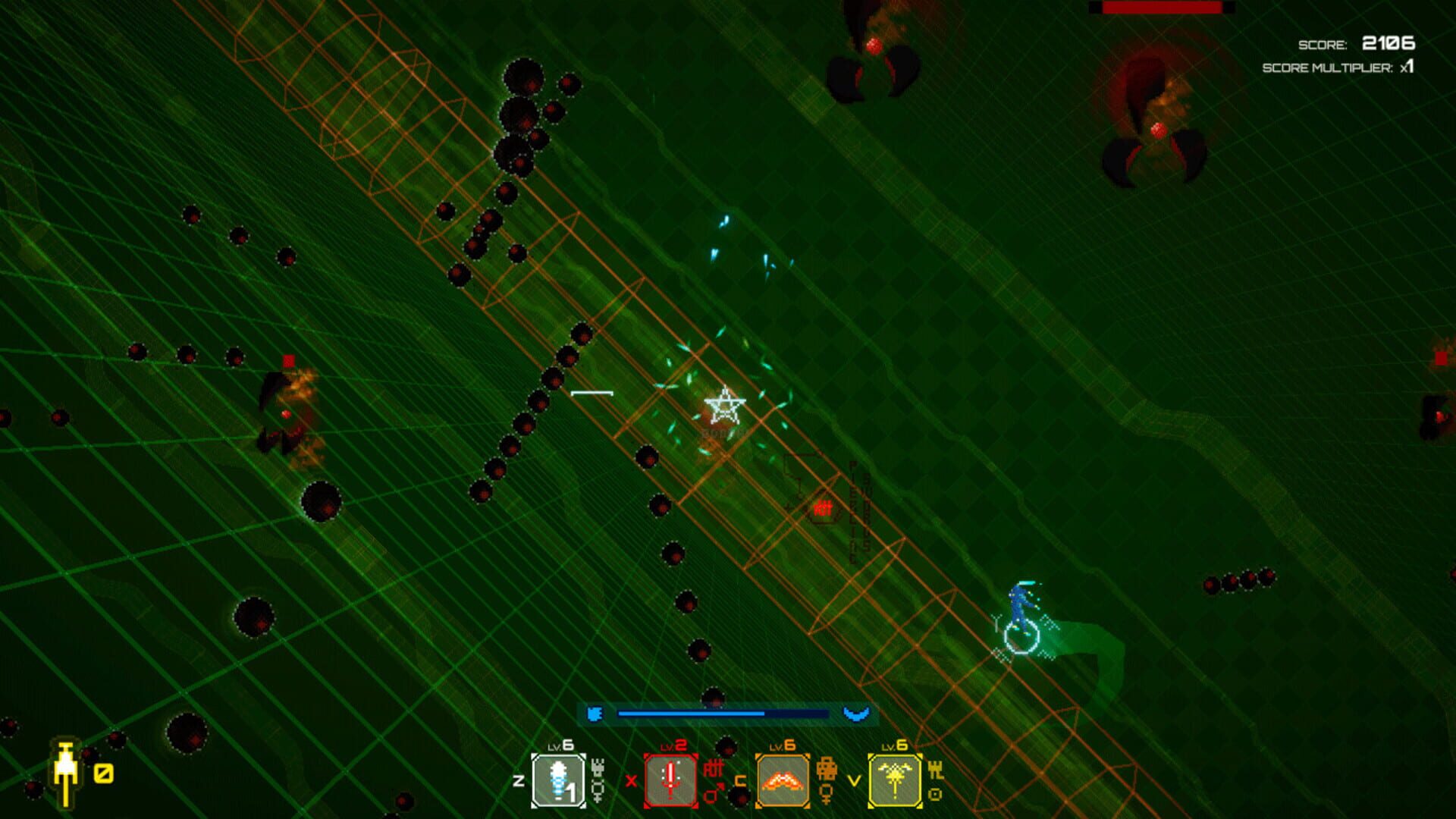The width and height of the screenshot is (1456, 819).
Task: Select the orange fire wave weapon icon
Action: (783, 780)
